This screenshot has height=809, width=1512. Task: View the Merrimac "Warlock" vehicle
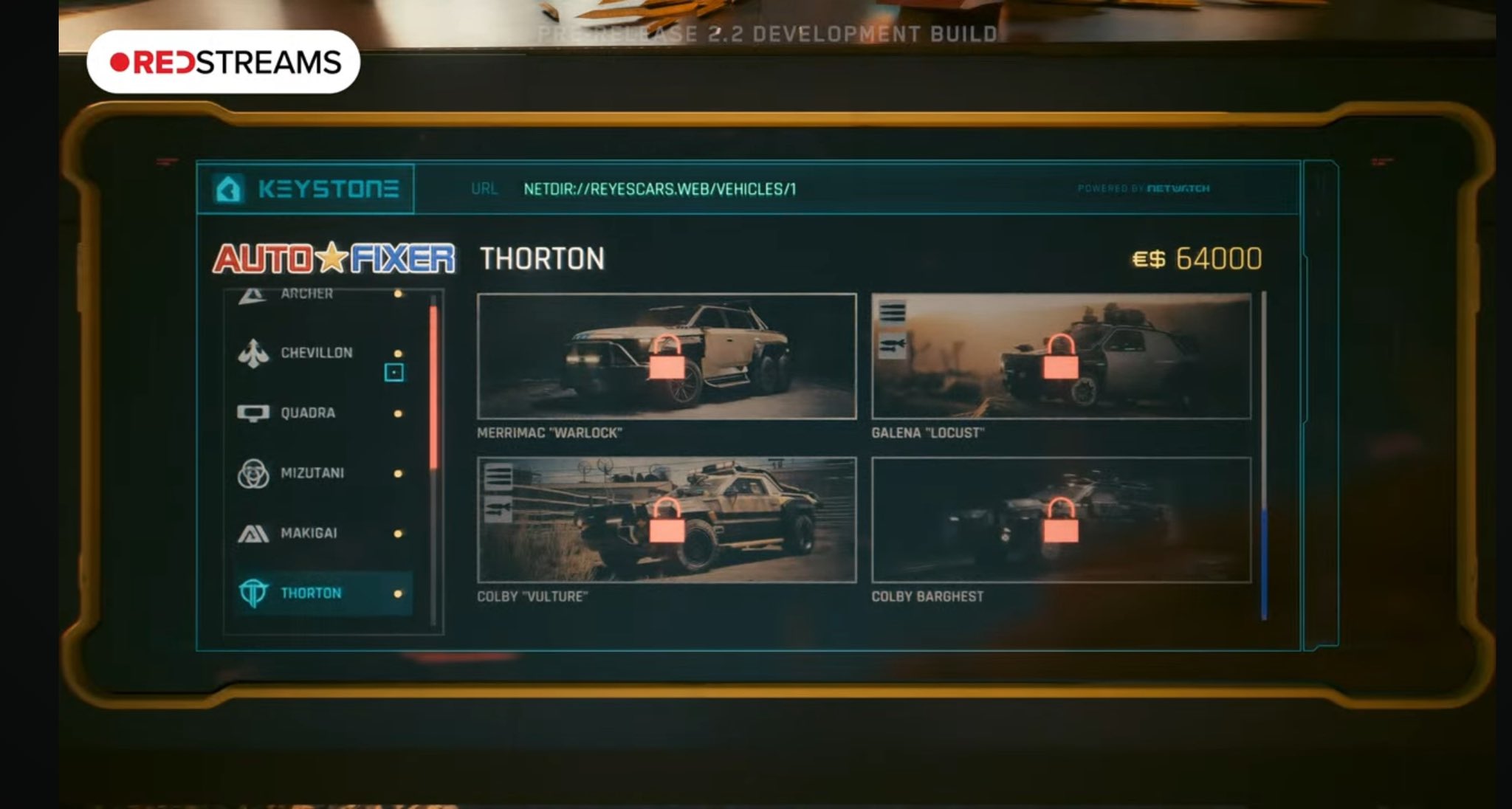[x=666, y=357]
